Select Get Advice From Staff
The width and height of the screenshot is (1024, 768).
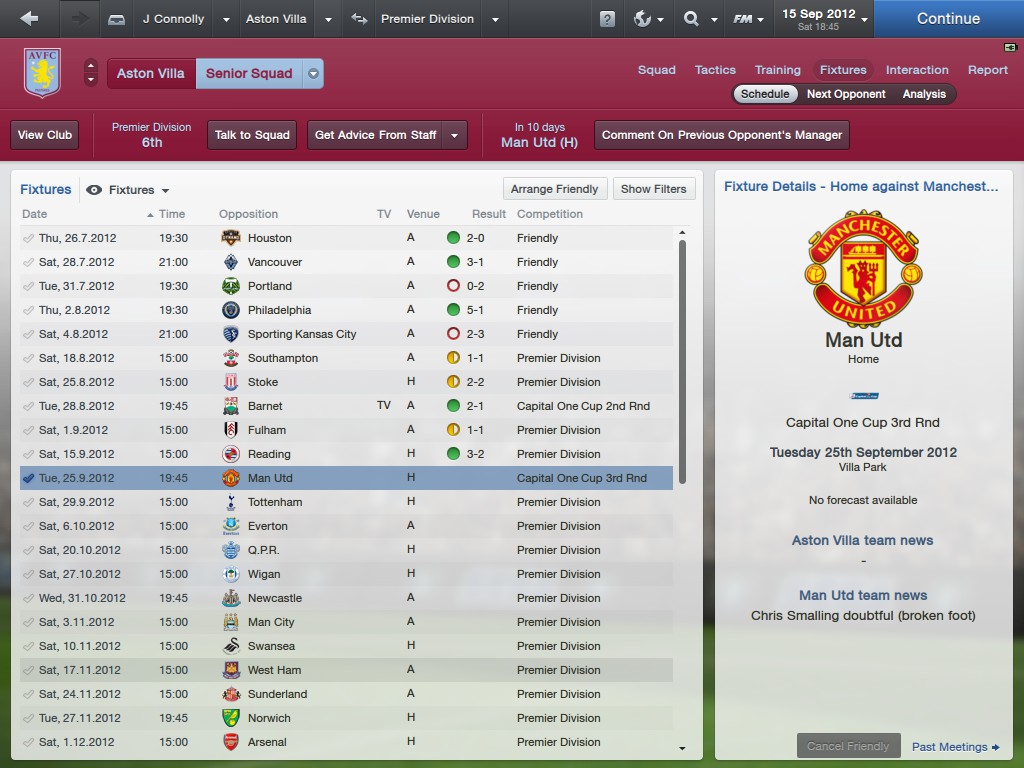tap(376, 135)
